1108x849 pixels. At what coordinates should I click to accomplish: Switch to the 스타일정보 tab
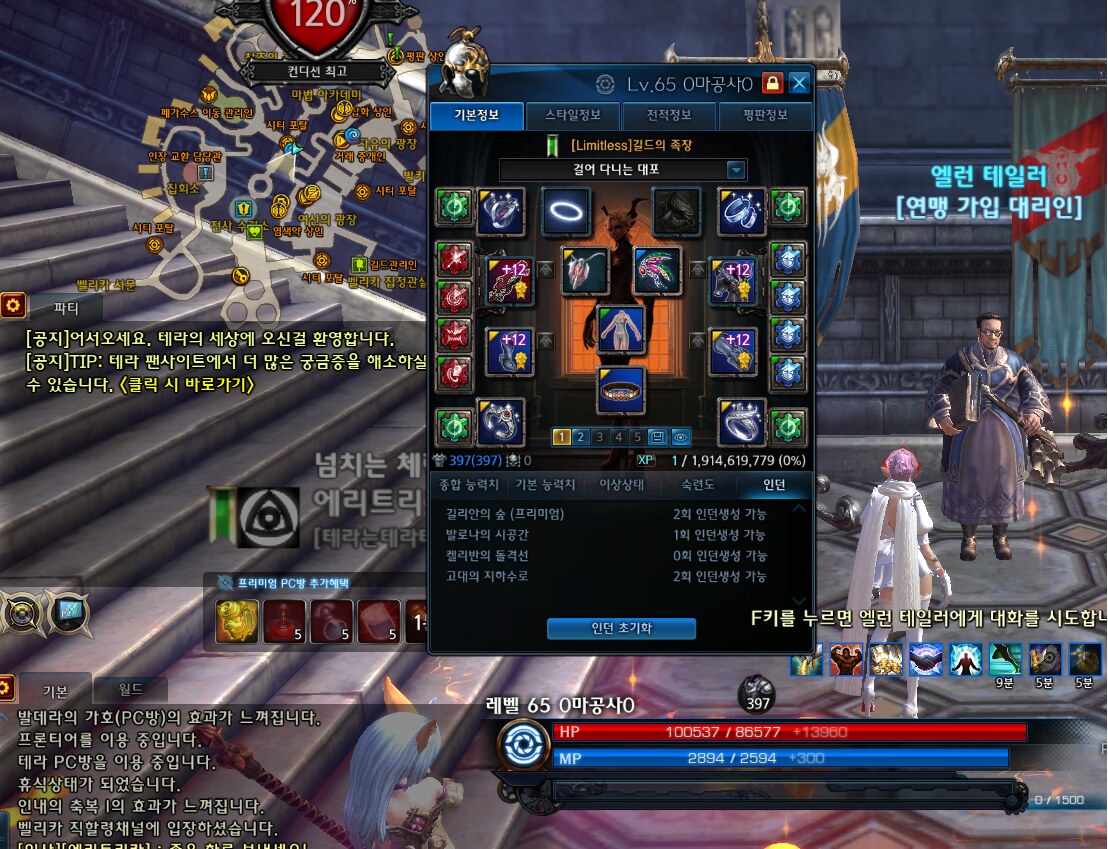coord(575,115)
